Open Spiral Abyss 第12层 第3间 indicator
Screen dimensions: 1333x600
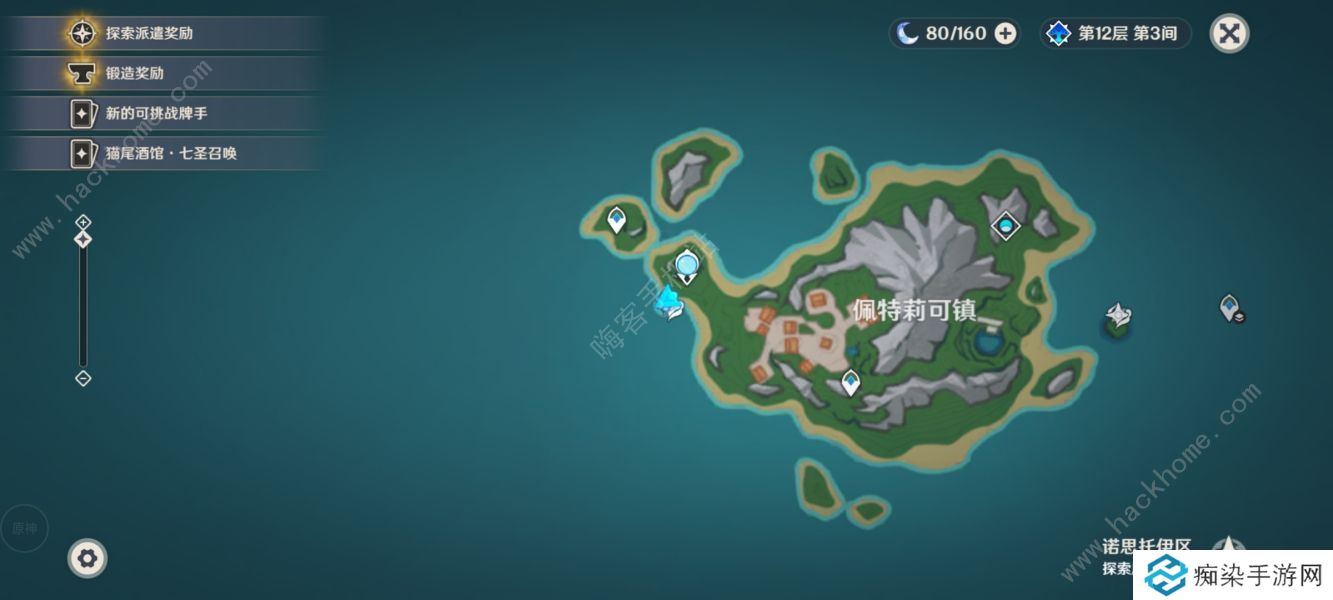click(1115, 33)
